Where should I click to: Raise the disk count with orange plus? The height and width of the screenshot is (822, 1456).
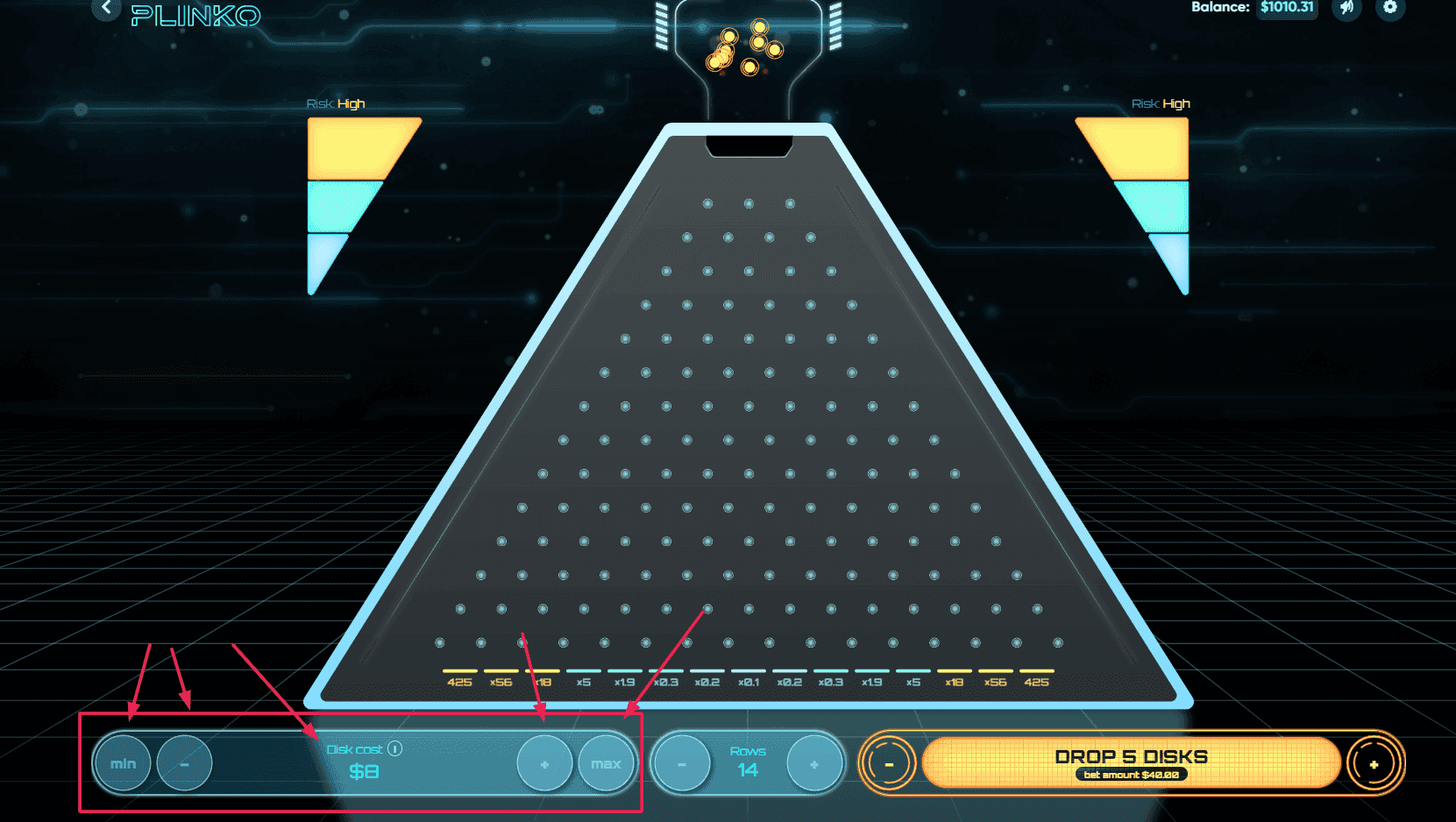[x=1374, y=764]
